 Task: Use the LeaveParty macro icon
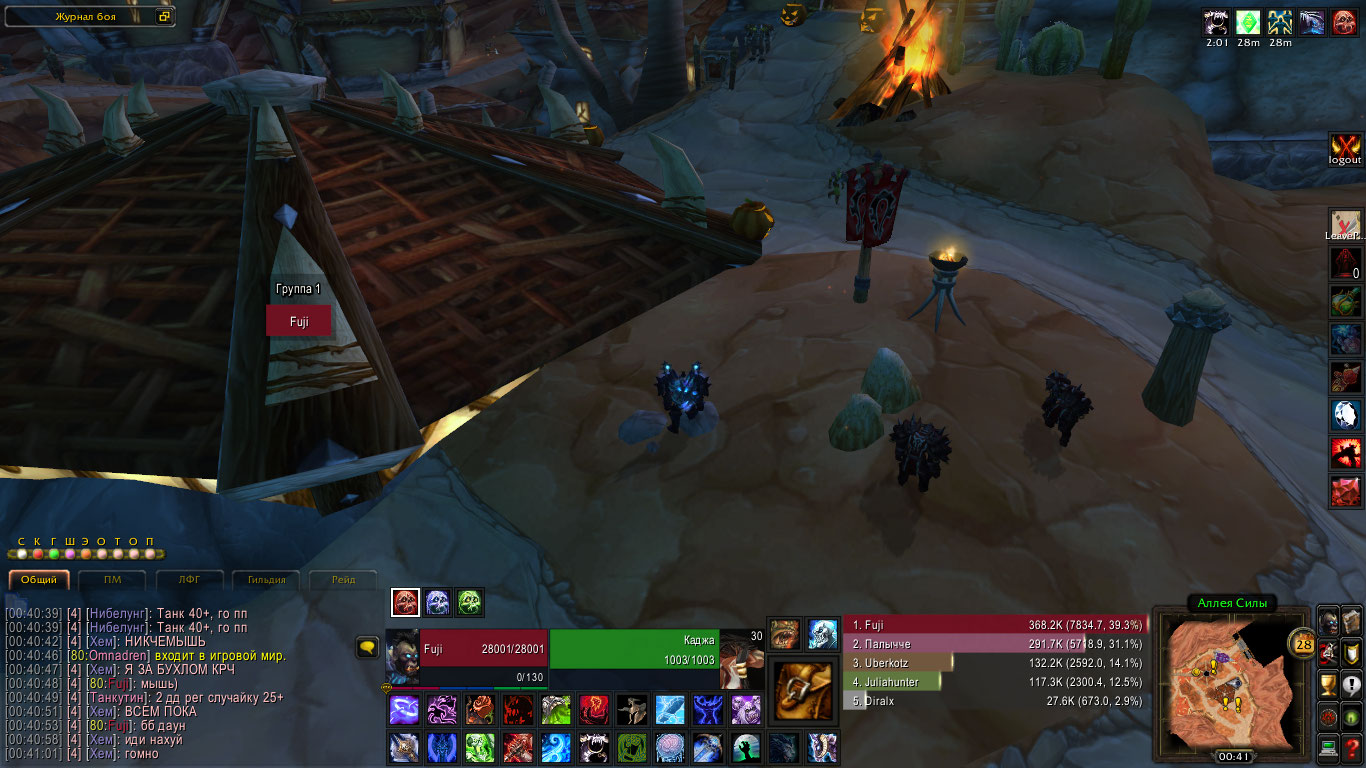point(1345,224)
